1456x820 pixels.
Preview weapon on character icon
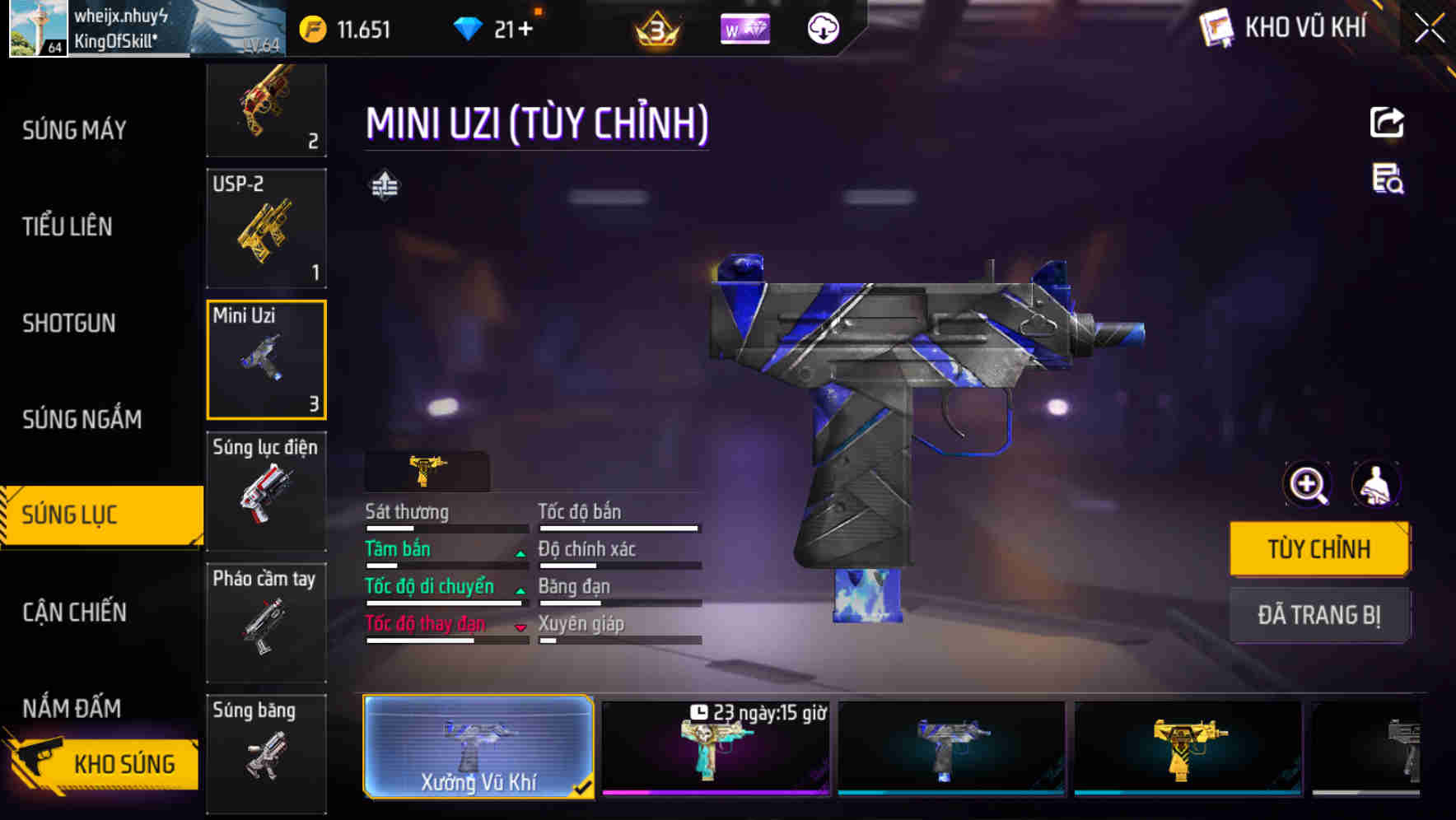point(1376,484)
